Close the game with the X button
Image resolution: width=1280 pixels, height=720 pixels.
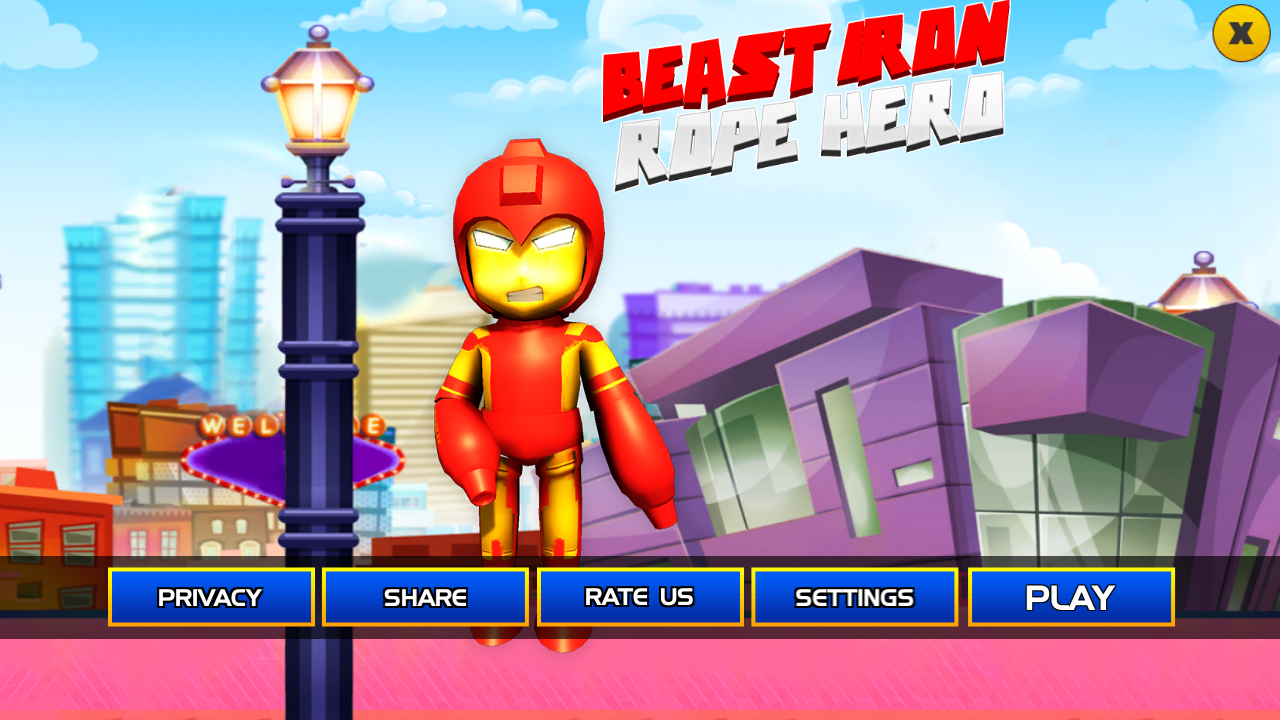click(x=1240, y=35)
